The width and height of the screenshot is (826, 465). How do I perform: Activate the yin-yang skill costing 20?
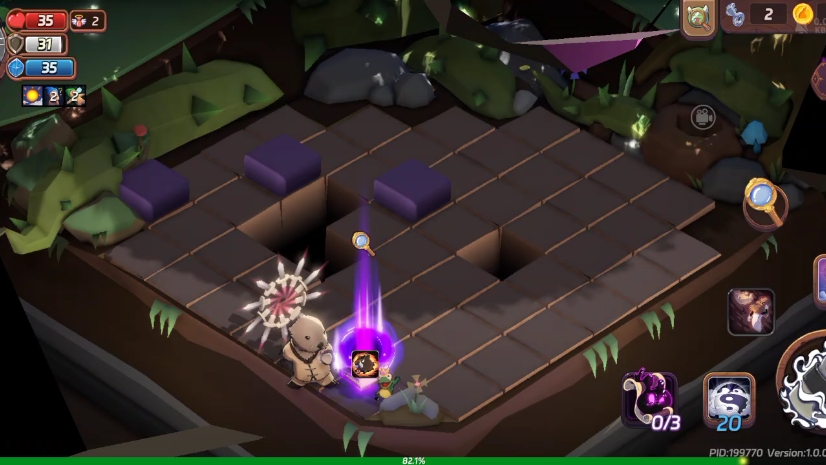tap(729, 400)
